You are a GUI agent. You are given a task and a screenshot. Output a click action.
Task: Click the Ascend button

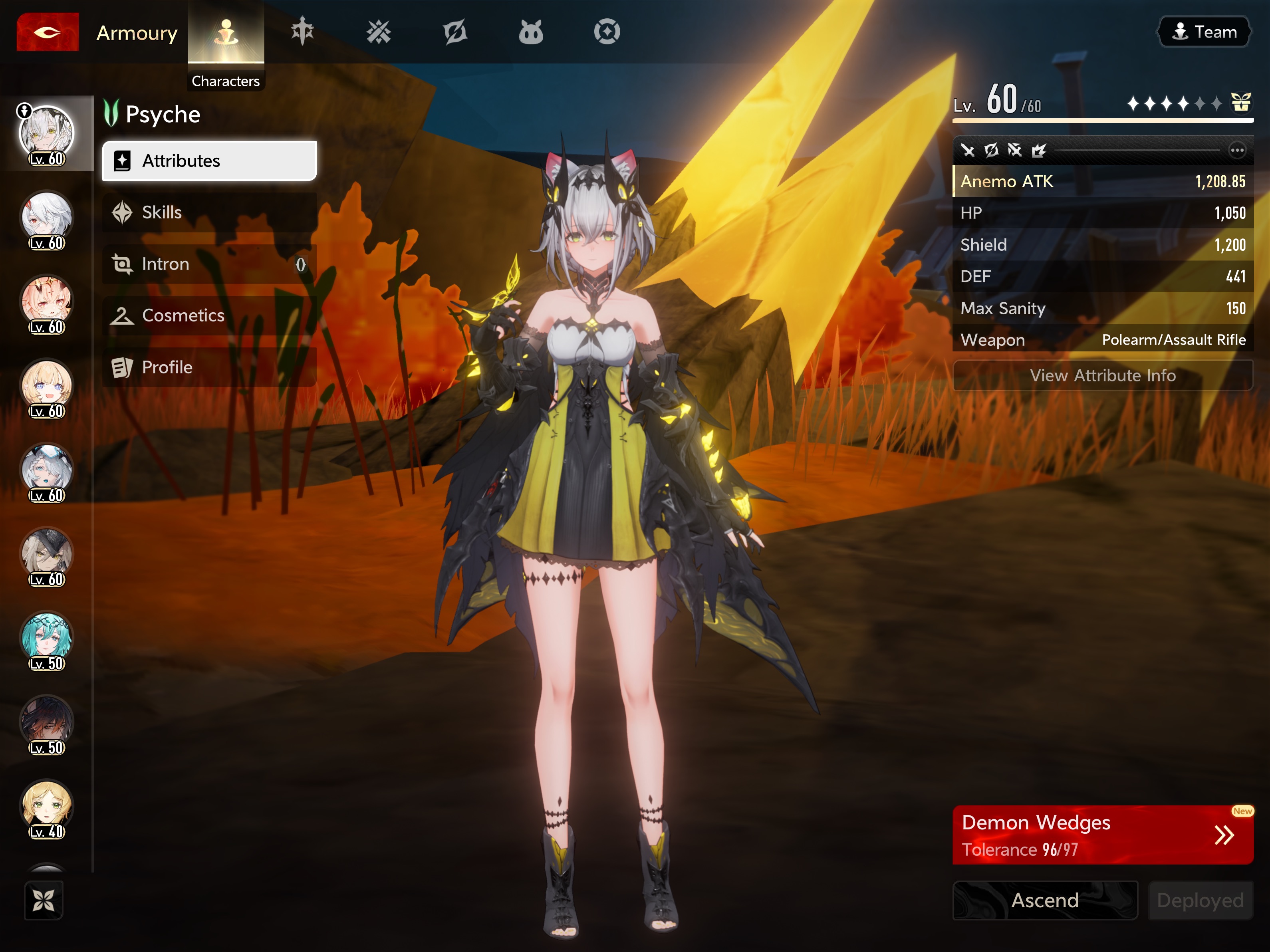tap(1044, 900)
